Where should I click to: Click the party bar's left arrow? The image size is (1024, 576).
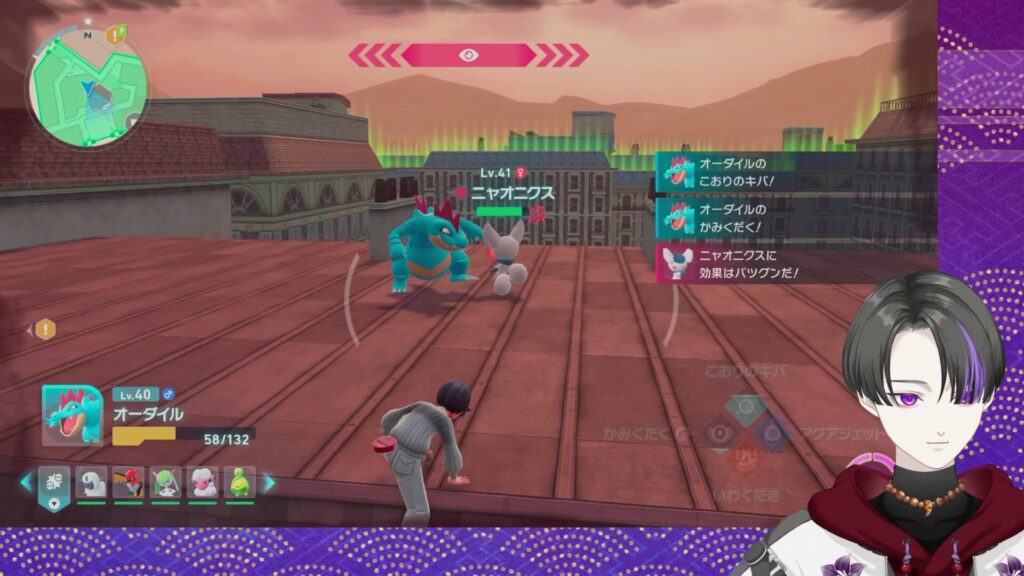(26, 482)
